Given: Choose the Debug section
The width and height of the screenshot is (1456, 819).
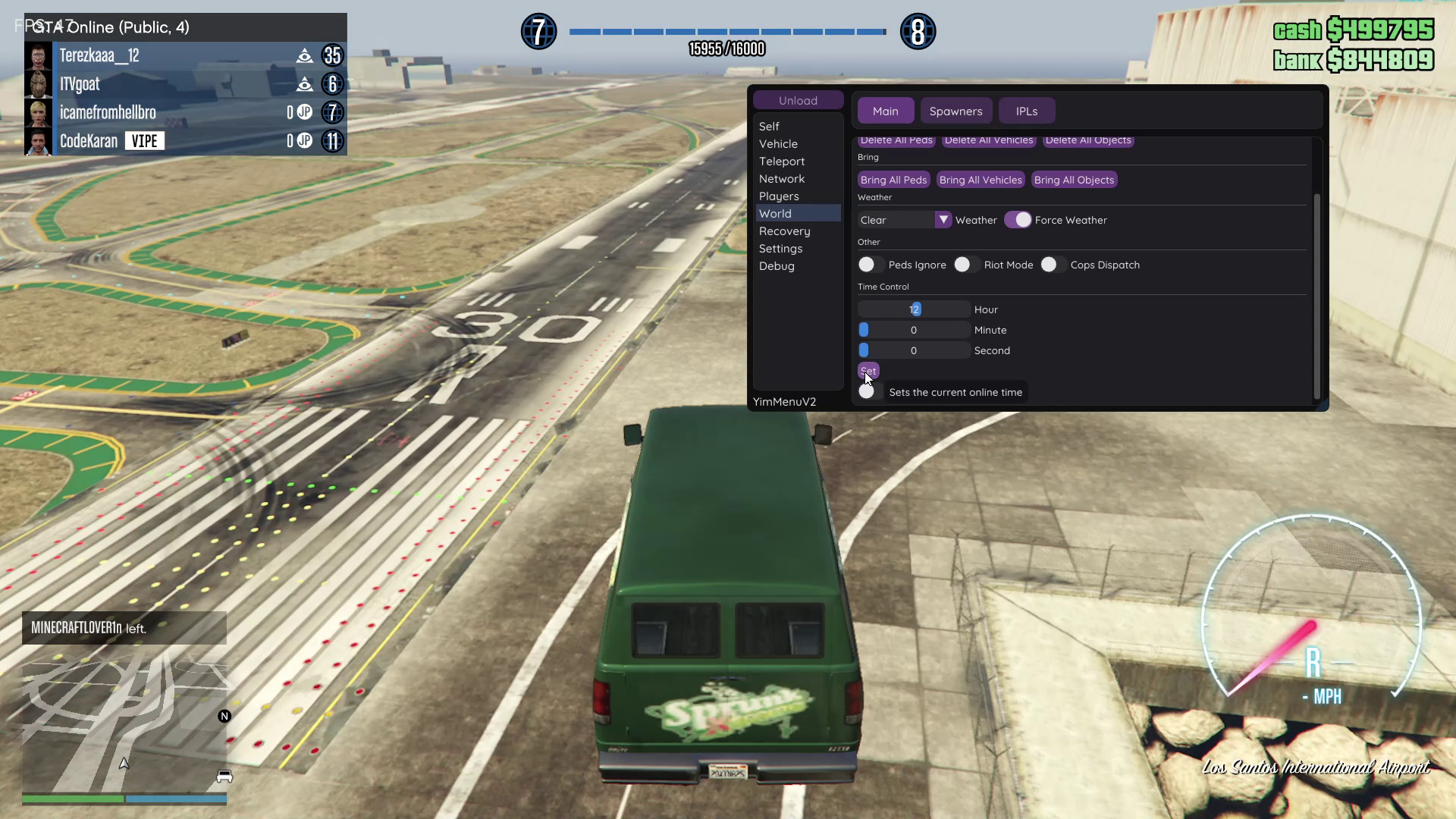Looking at the screenshot, I should (x=777, y=266).
